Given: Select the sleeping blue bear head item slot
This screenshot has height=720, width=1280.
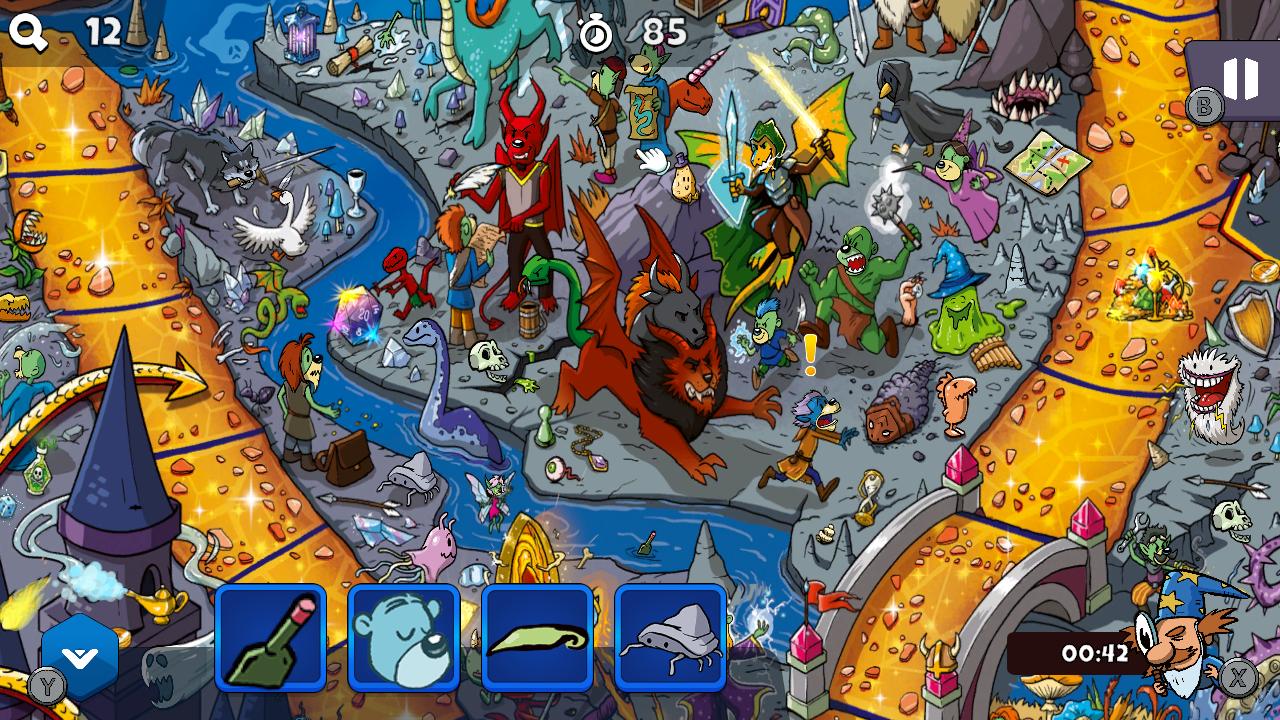Looking at the screenshot, I should (403, 637).
